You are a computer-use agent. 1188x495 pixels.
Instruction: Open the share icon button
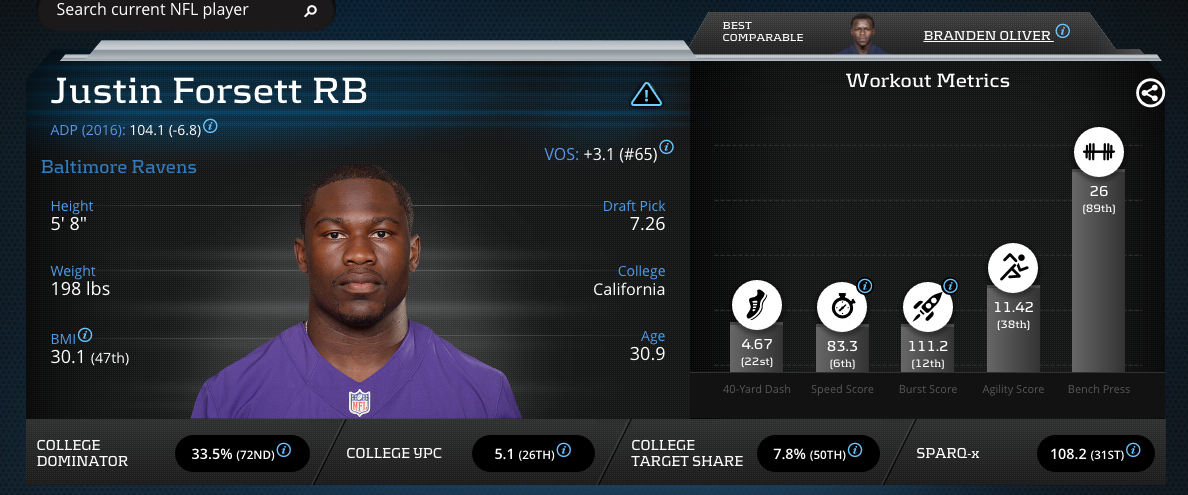point(1151,93)
